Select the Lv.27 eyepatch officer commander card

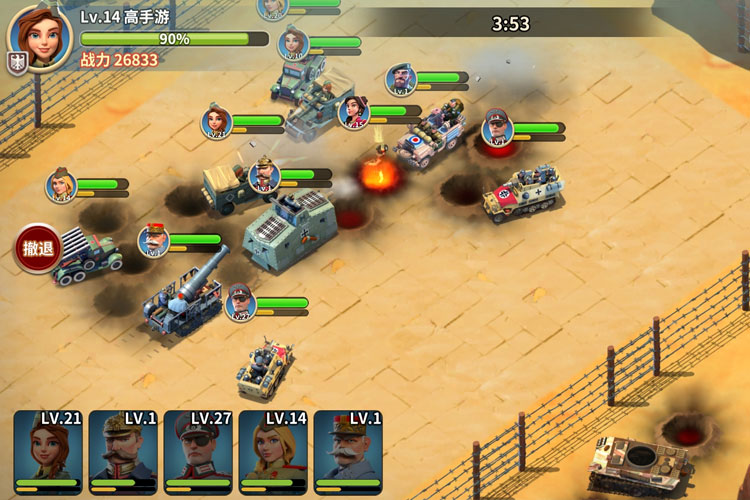point(198,451)
